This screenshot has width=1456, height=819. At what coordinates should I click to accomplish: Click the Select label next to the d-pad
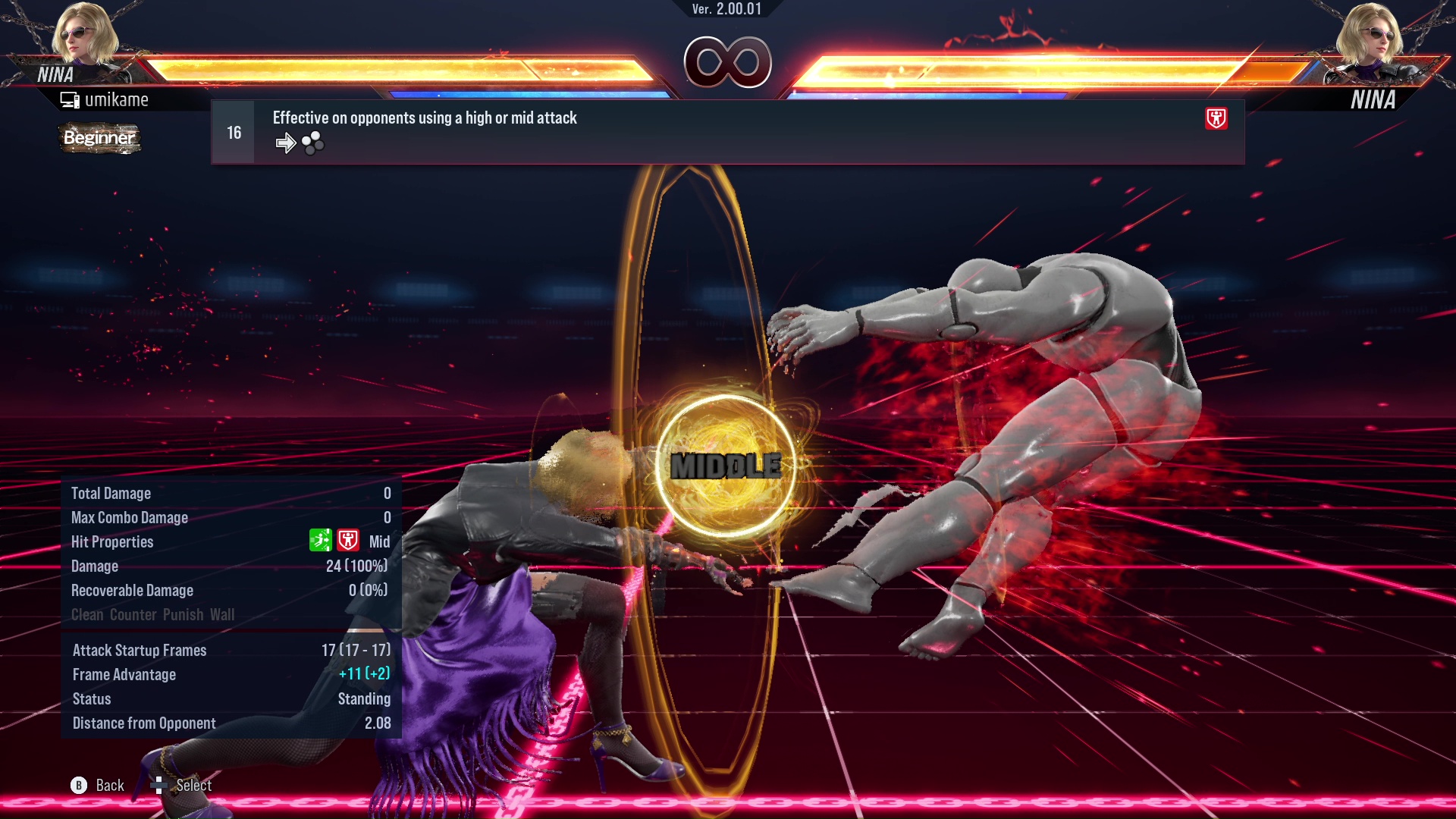tap(194, 786)
